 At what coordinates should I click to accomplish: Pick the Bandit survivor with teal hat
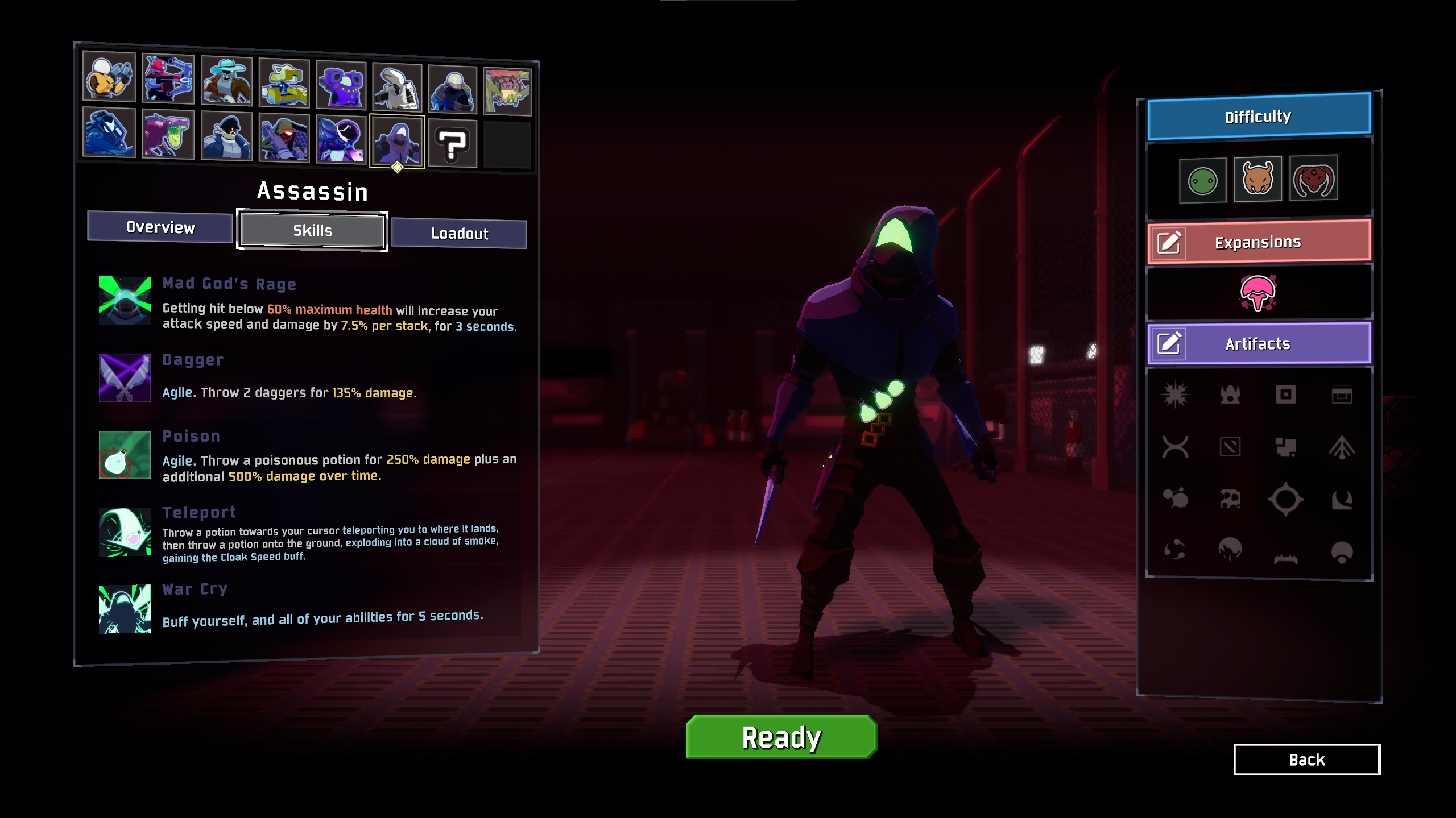tap(226, 81)
